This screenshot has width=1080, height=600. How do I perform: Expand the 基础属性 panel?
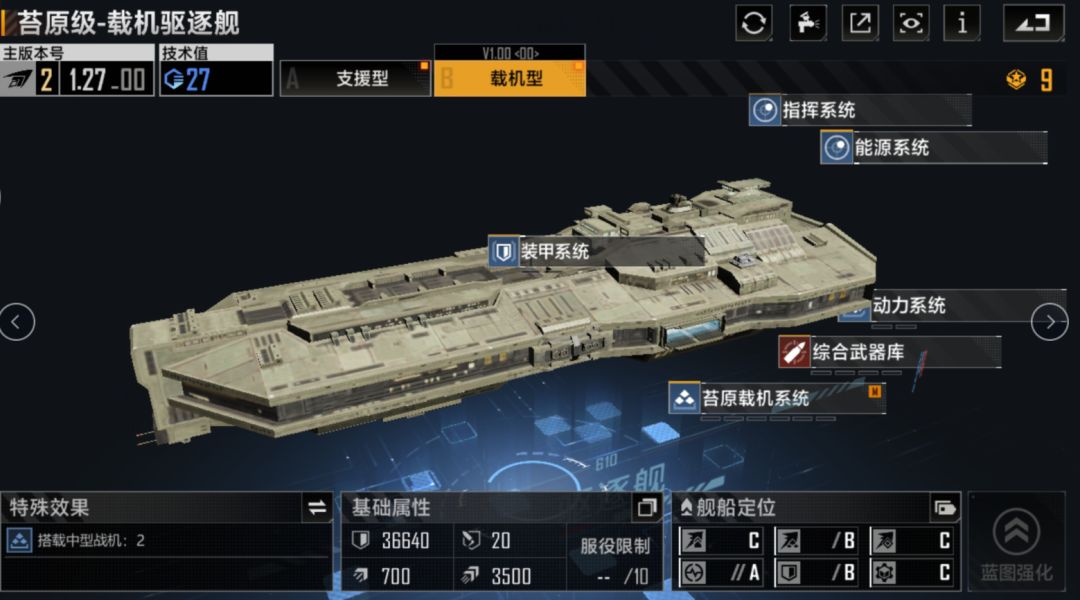coord(647,508)
